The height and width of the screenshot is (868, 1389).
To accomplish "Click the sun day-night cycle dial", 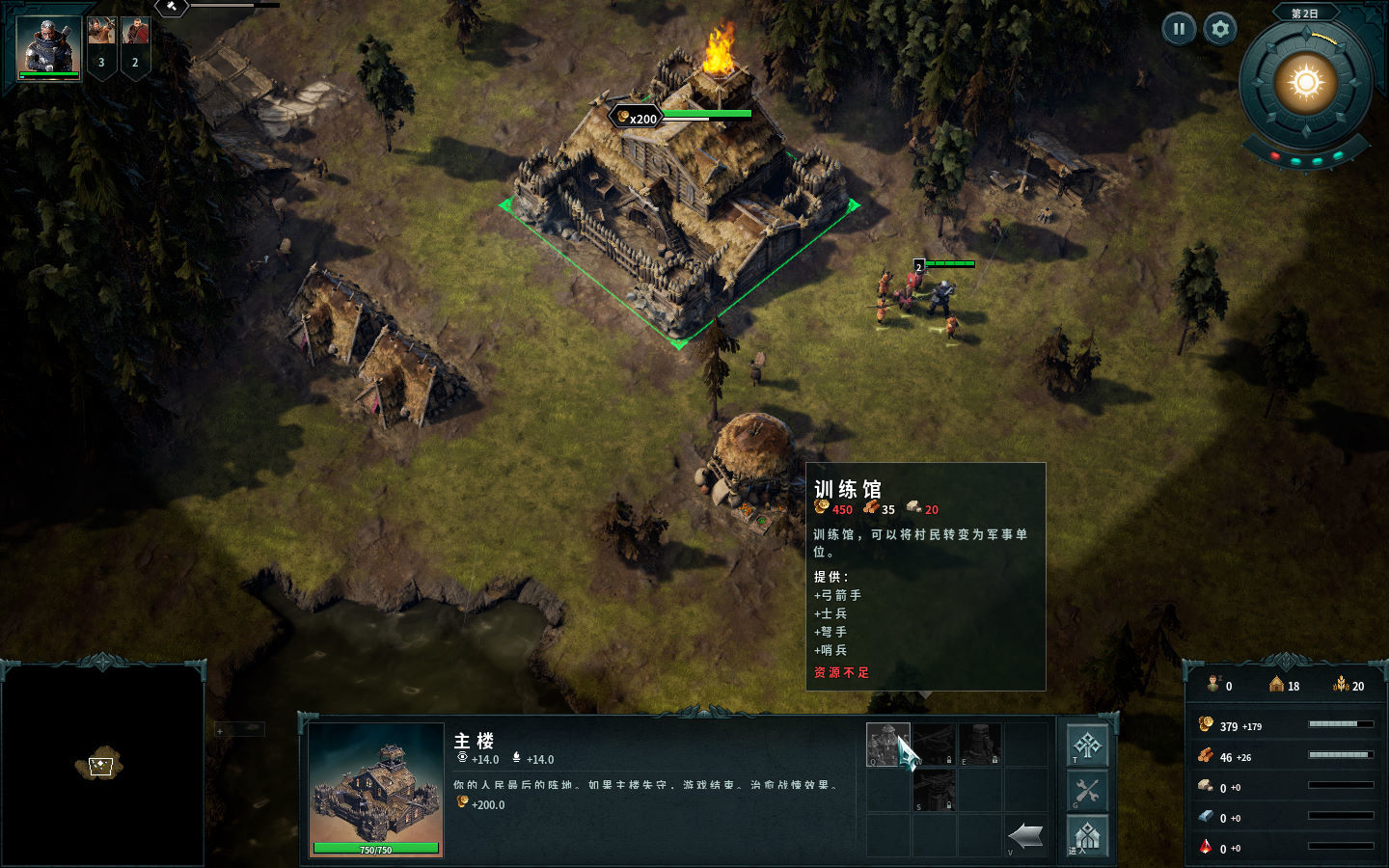I will click(1306, 83).
